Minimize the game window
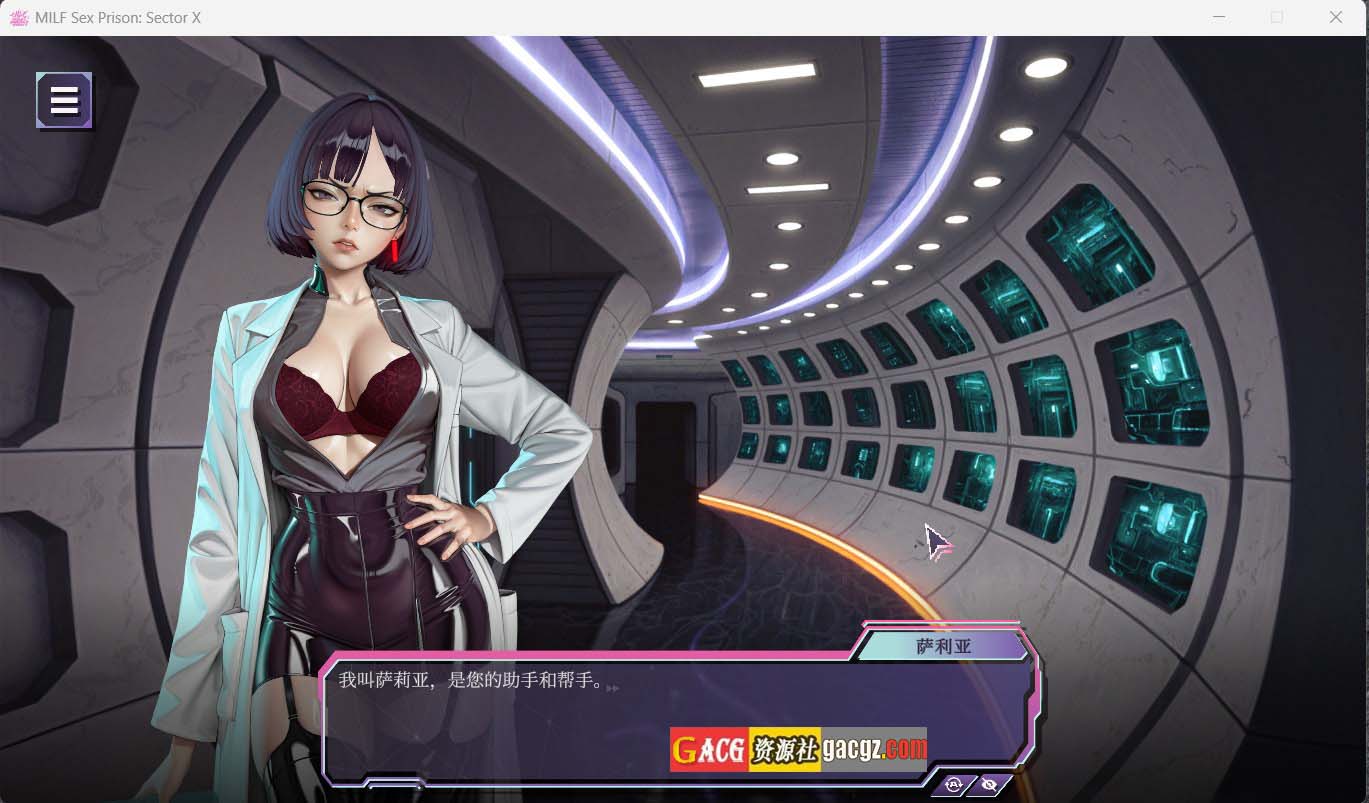1369x803 pixels. [1219, 17]
